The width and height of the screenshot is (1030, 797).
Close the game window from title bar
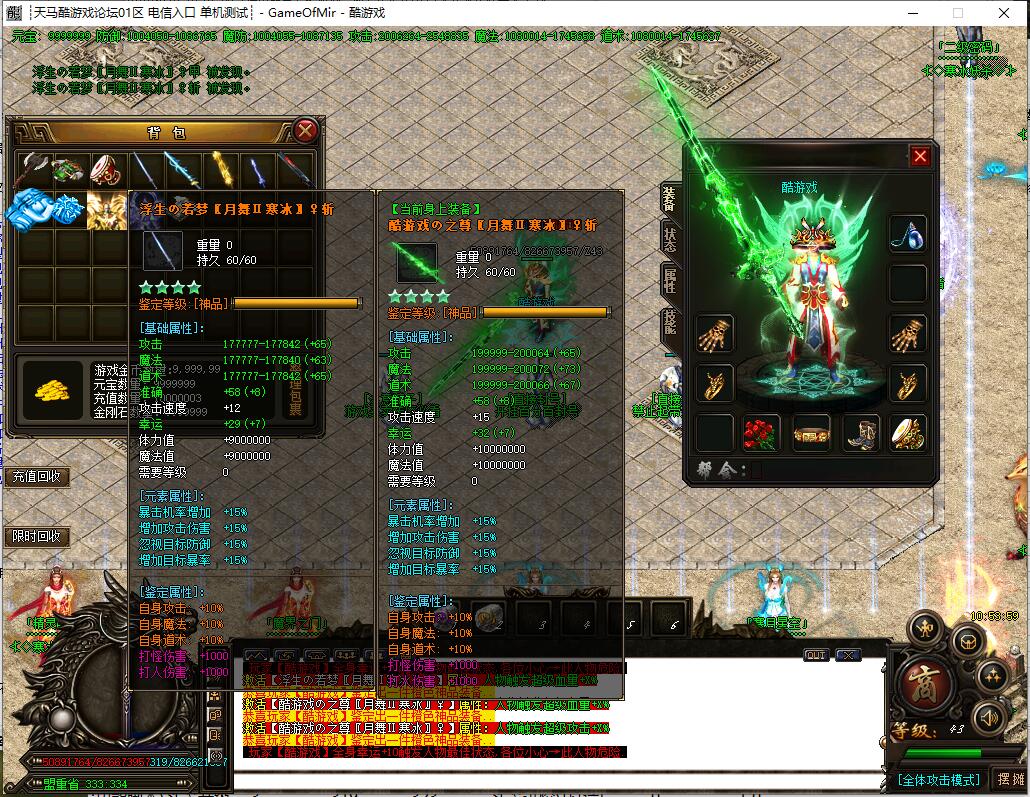(x=1004, y=13)
